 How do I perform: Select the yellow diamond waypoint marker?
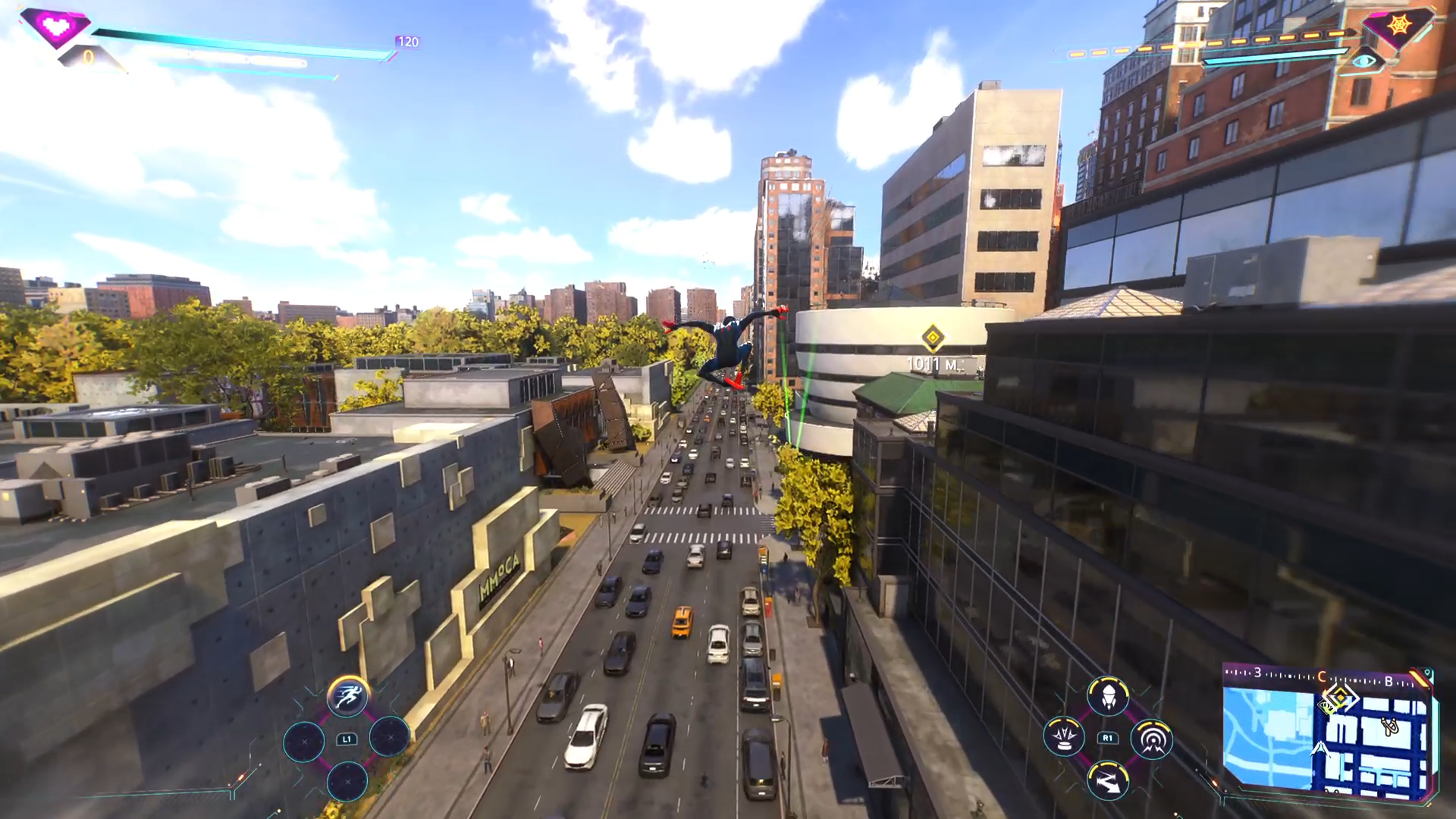(x=932, y=337)
